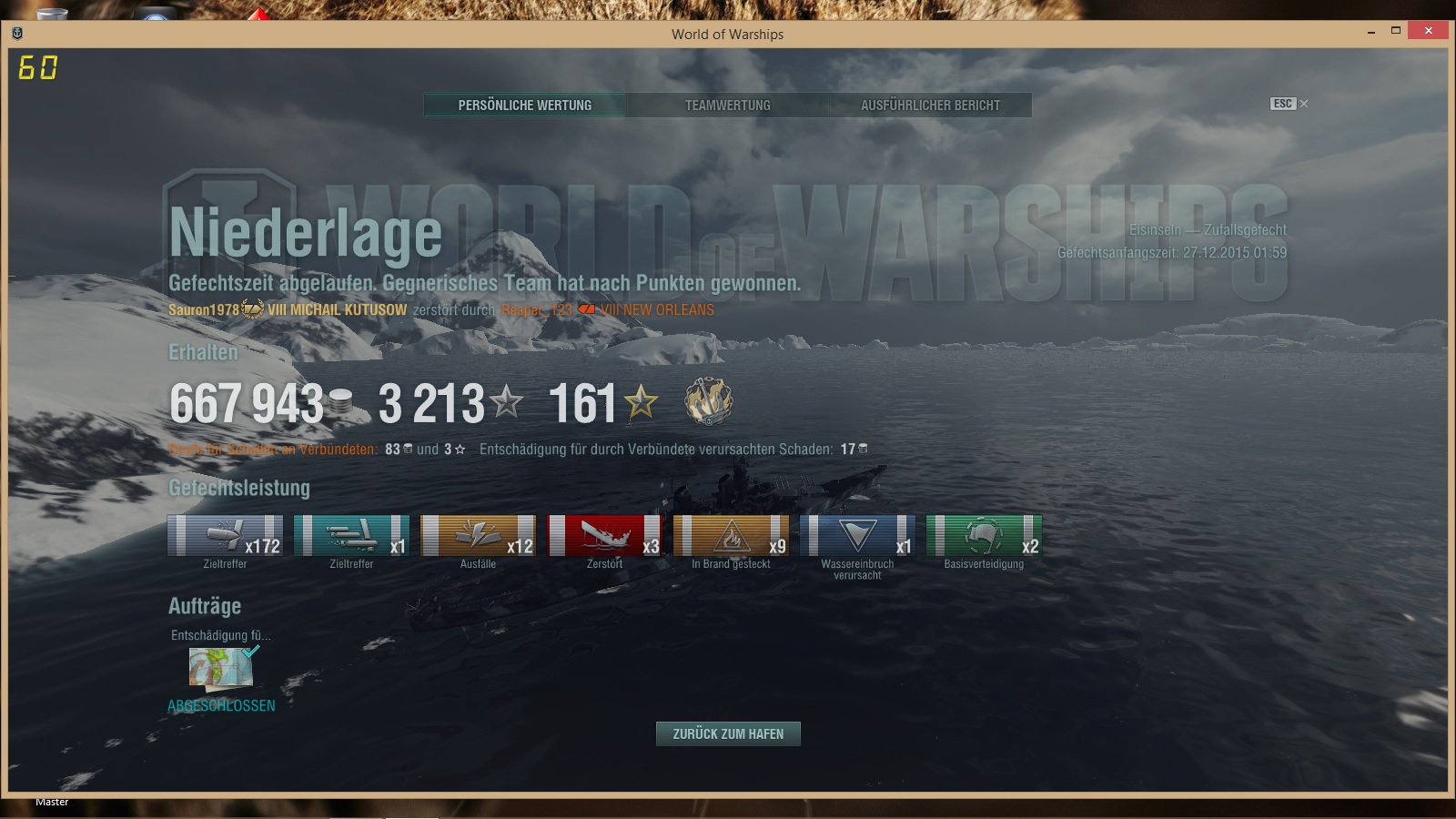This screenshot has width=1456, height=819.
Task: Minimize the World of Warships window
Action: coord(1371,32)
